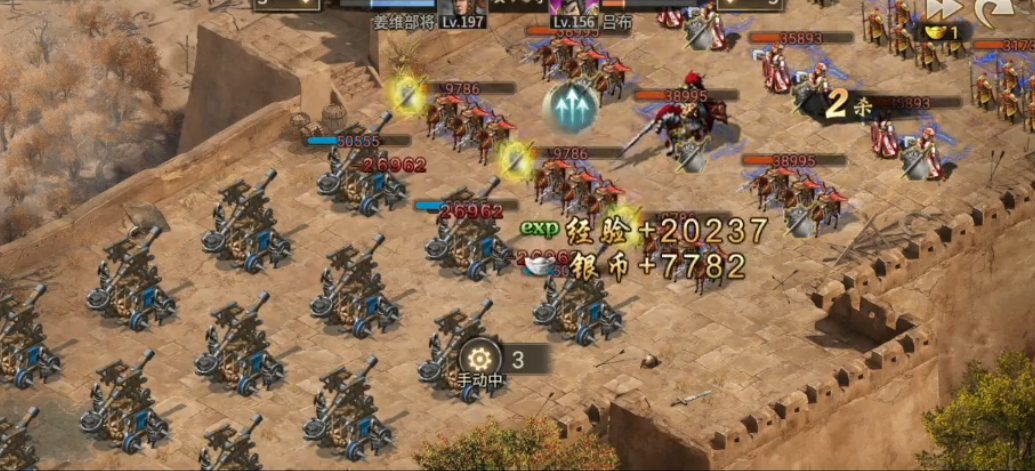Activate the triple-arrow skill orb
The image size is (1035, 471).
(x=571, y=109)
